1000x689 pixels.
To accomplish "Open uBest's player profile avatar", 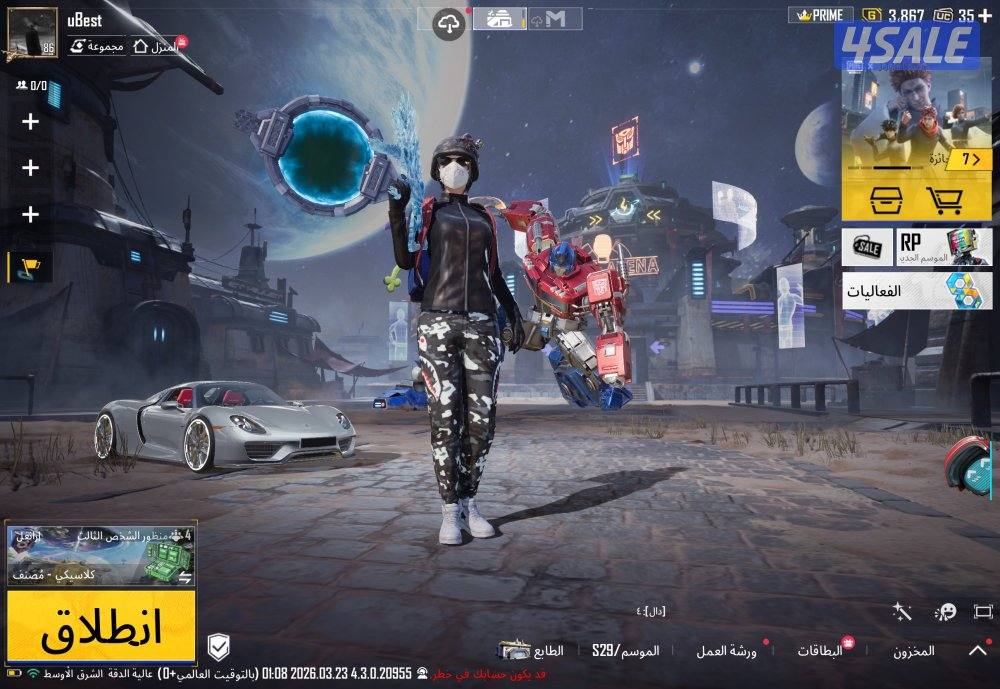I will [33, 32].
